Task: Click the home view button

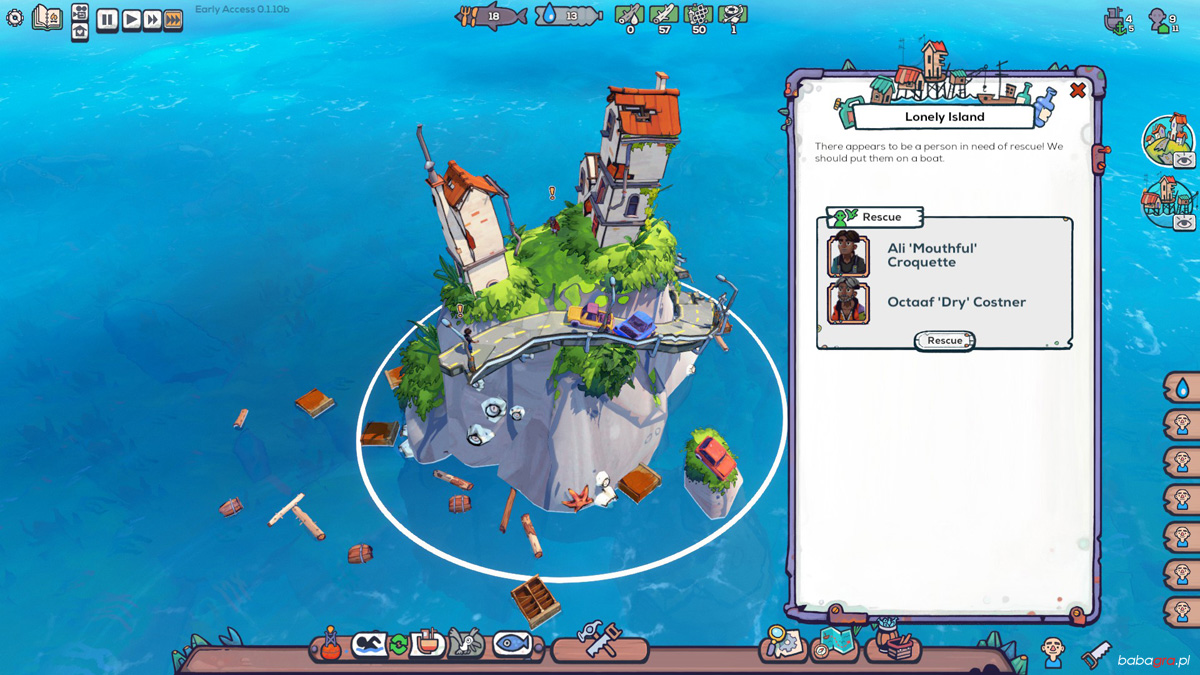Action: (80, 31)
